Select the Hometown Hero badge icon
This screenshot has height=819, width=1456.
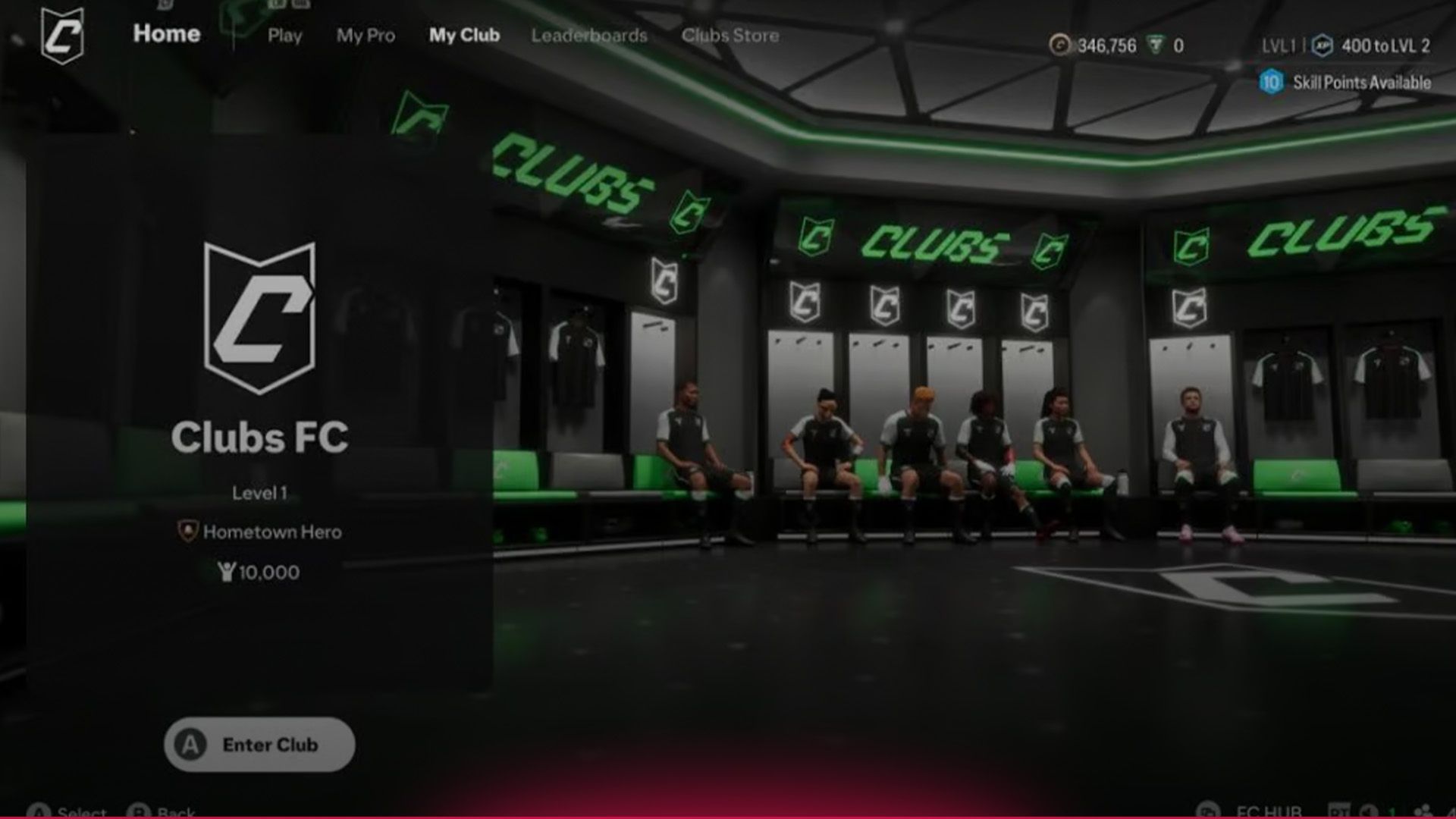187,532
